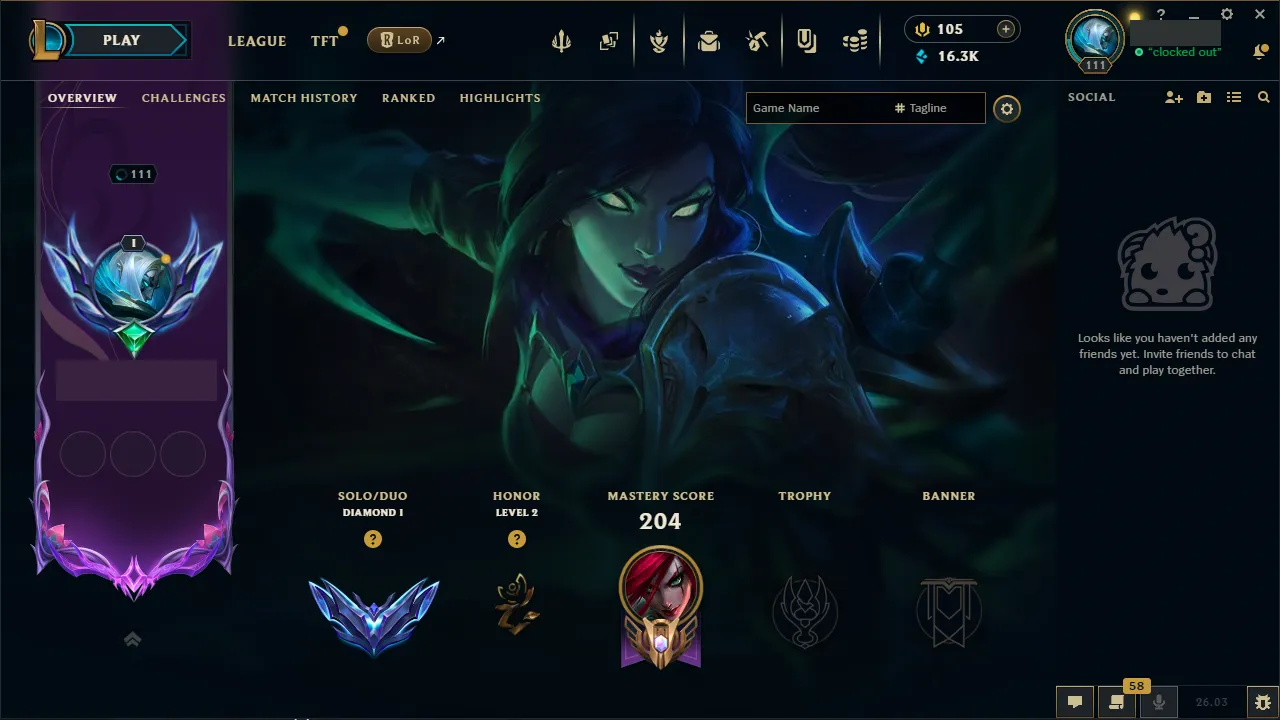
Task: Add a friend using the add-friend icon
Action: 1173,97
